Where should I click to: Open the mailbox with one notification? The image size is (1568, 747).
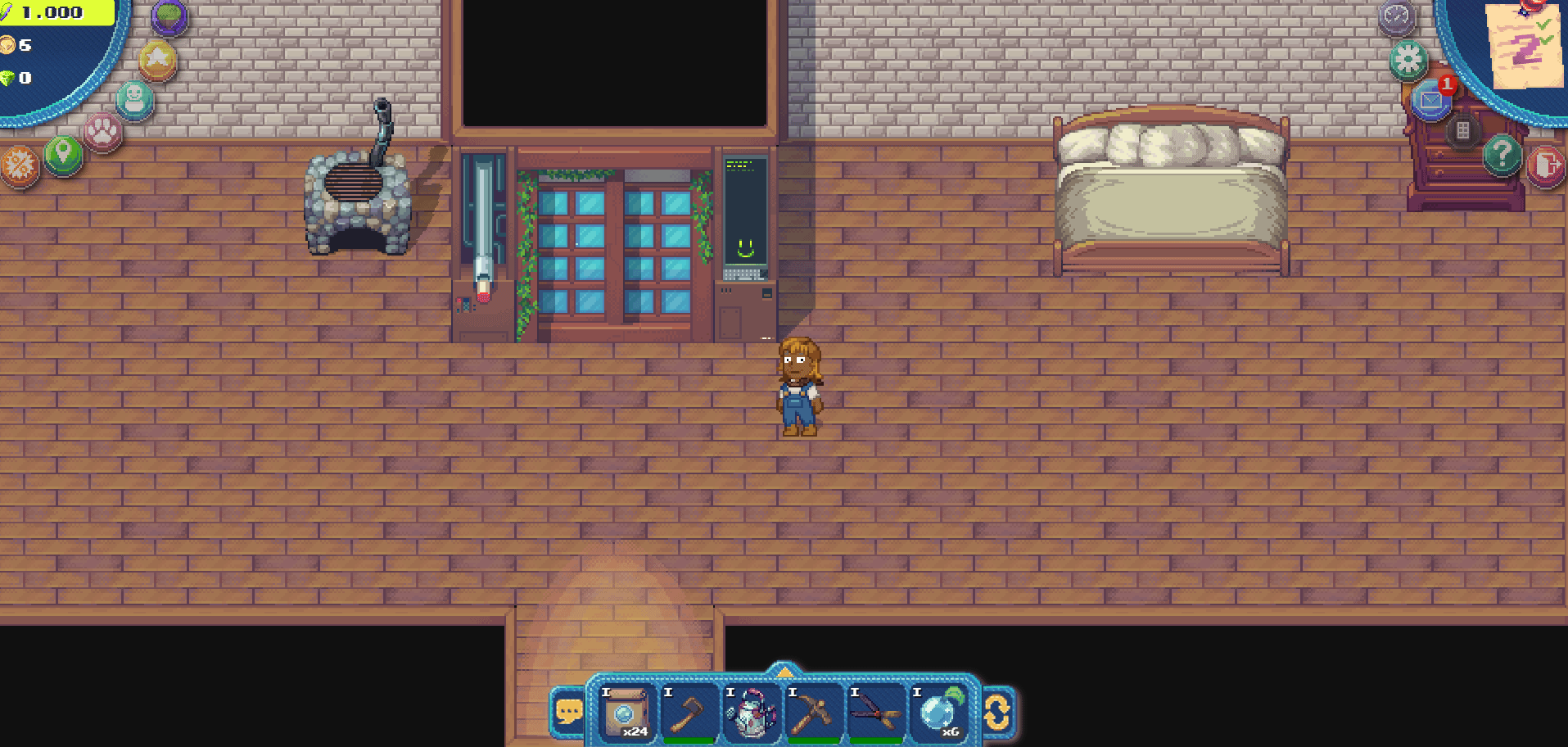pos(1430,101)
